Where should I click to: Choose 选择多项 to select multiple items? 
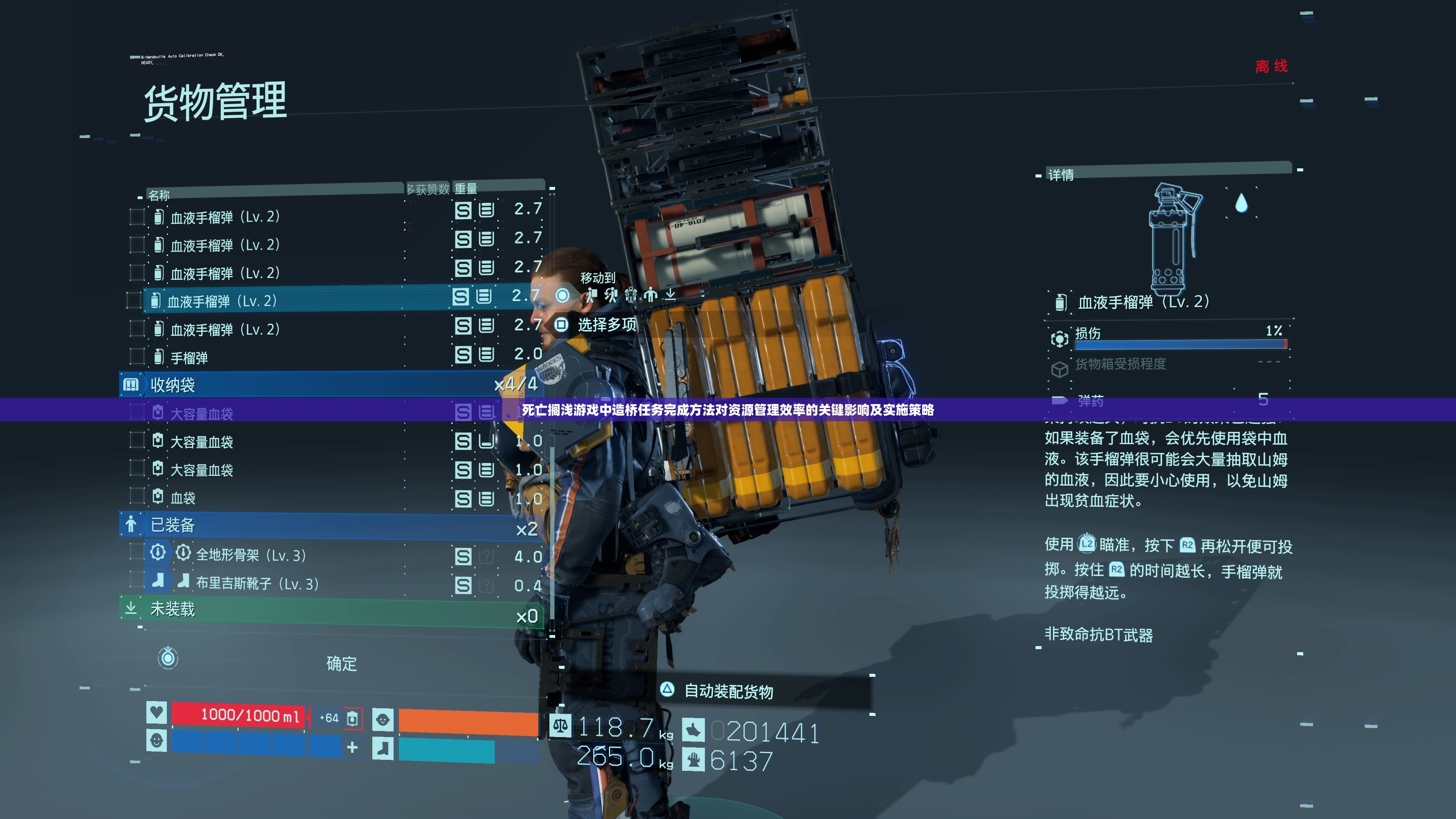pyautogui.click(x=607, y=325)
